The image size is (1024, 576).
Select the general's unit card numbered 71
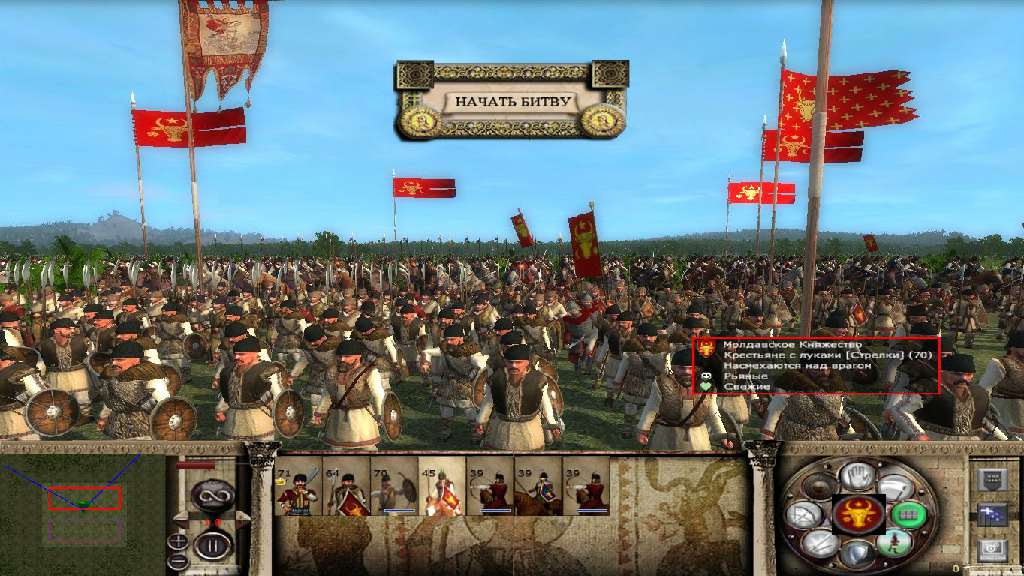[297, 487]
